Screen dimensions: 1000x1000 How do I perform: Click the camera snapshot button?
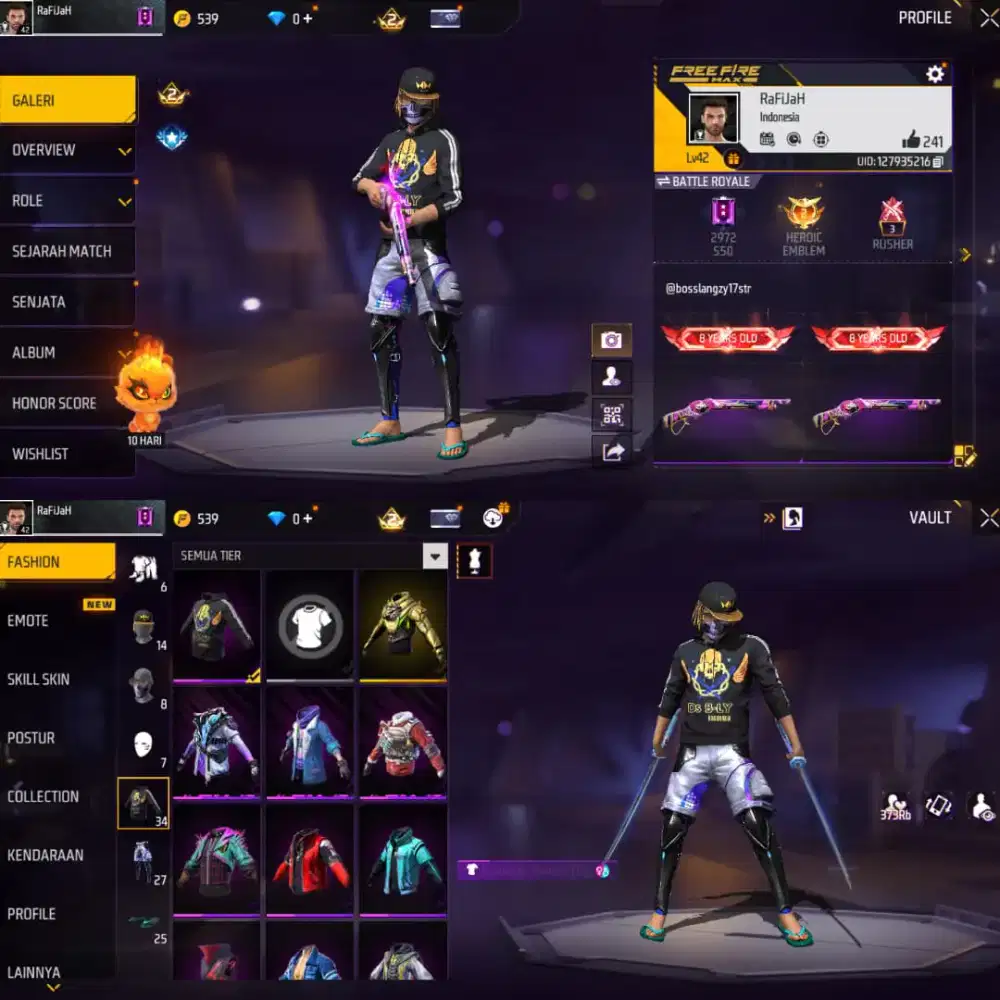point(612,341)
